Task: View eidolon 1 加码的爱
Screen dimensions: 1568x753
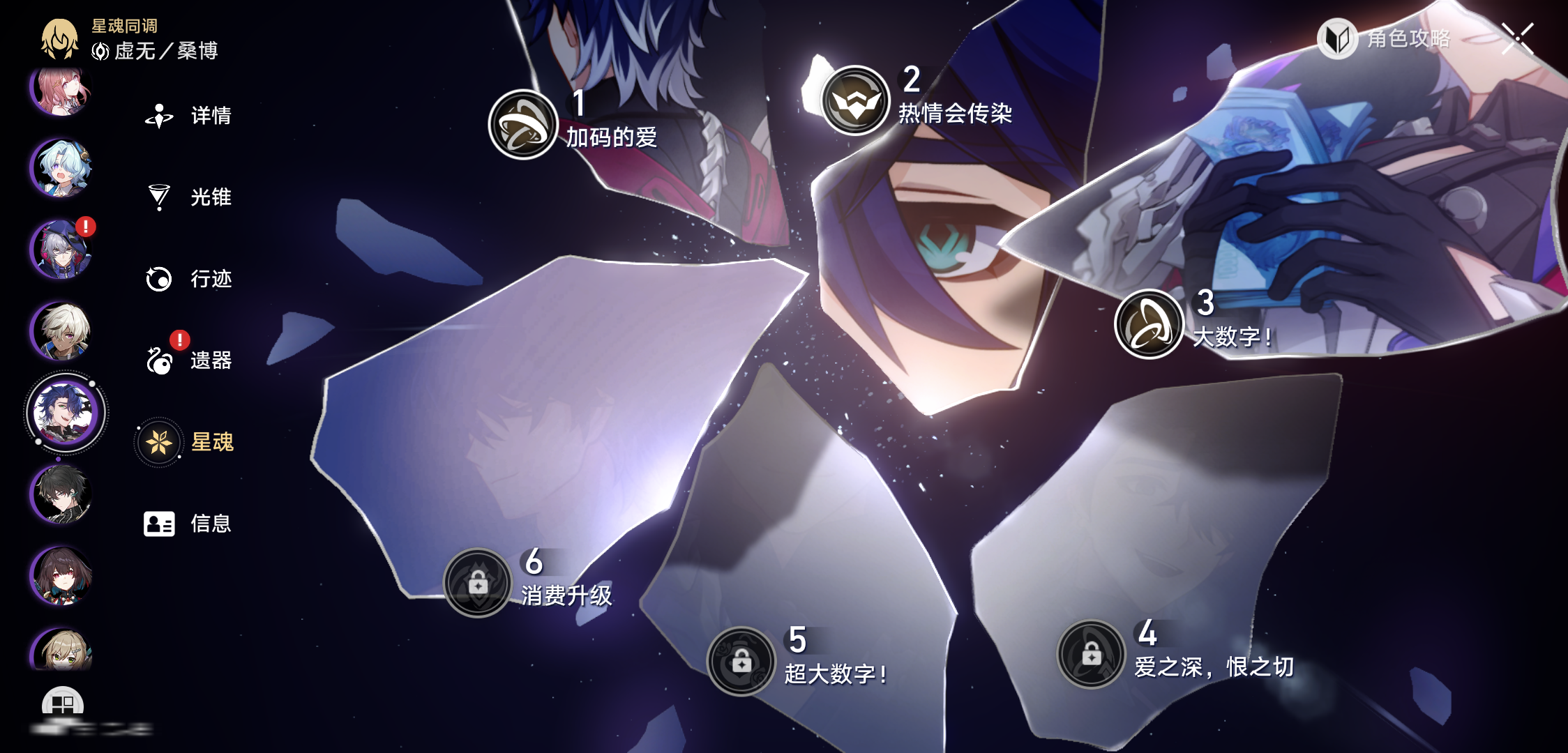Action: pyautogui.click(x=523, y=125)
